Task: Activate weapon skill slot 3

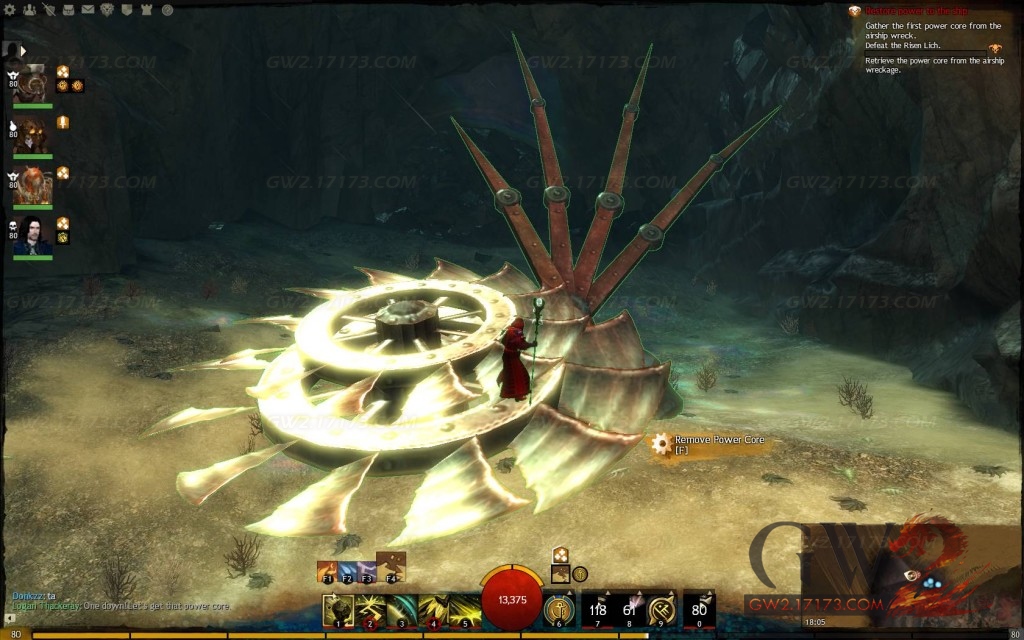Action: pos(402,610)
